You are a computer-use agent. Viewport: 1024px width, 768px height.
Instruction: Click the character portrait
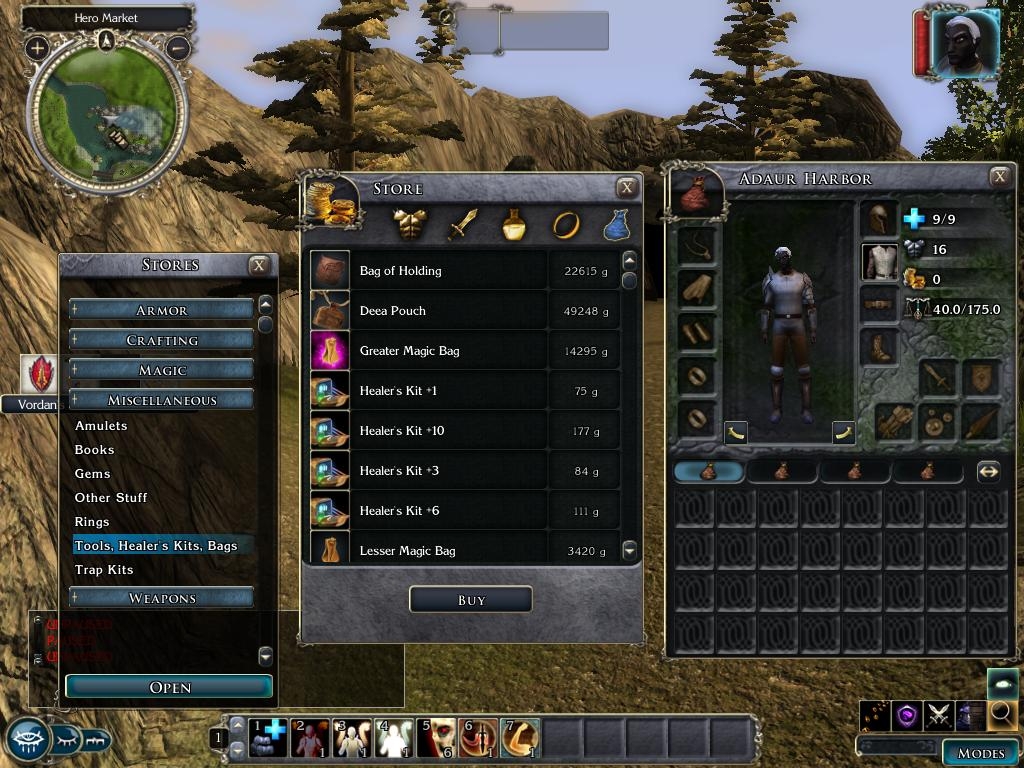(x=964, y=42)
